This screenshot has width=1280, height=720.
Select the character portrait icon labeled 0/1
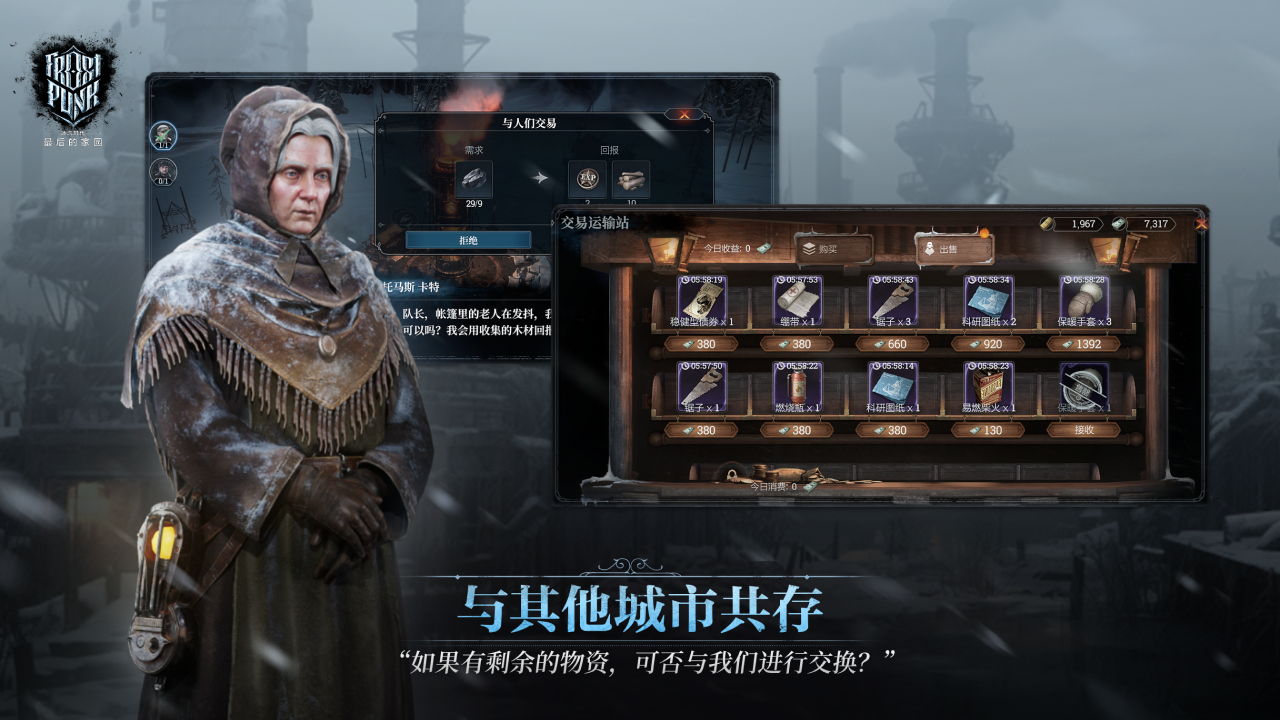[165, 174]
